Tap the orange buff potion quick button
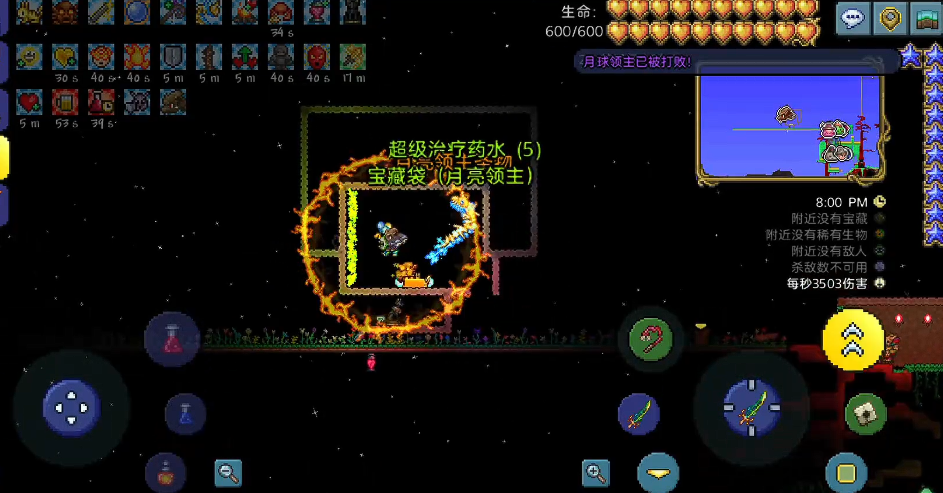Image resolution: width=943 pixels, height=493 pixels. coord(165,473)
